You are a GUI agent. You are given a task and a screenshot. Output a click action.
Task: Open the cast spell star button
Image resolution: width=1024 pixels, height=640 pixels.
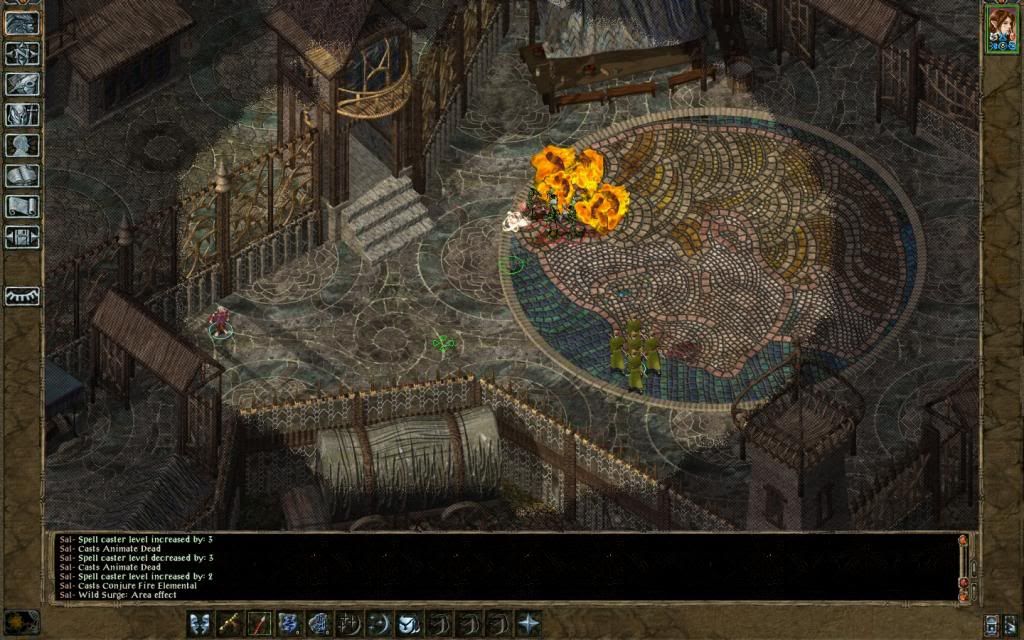point(528,623)
